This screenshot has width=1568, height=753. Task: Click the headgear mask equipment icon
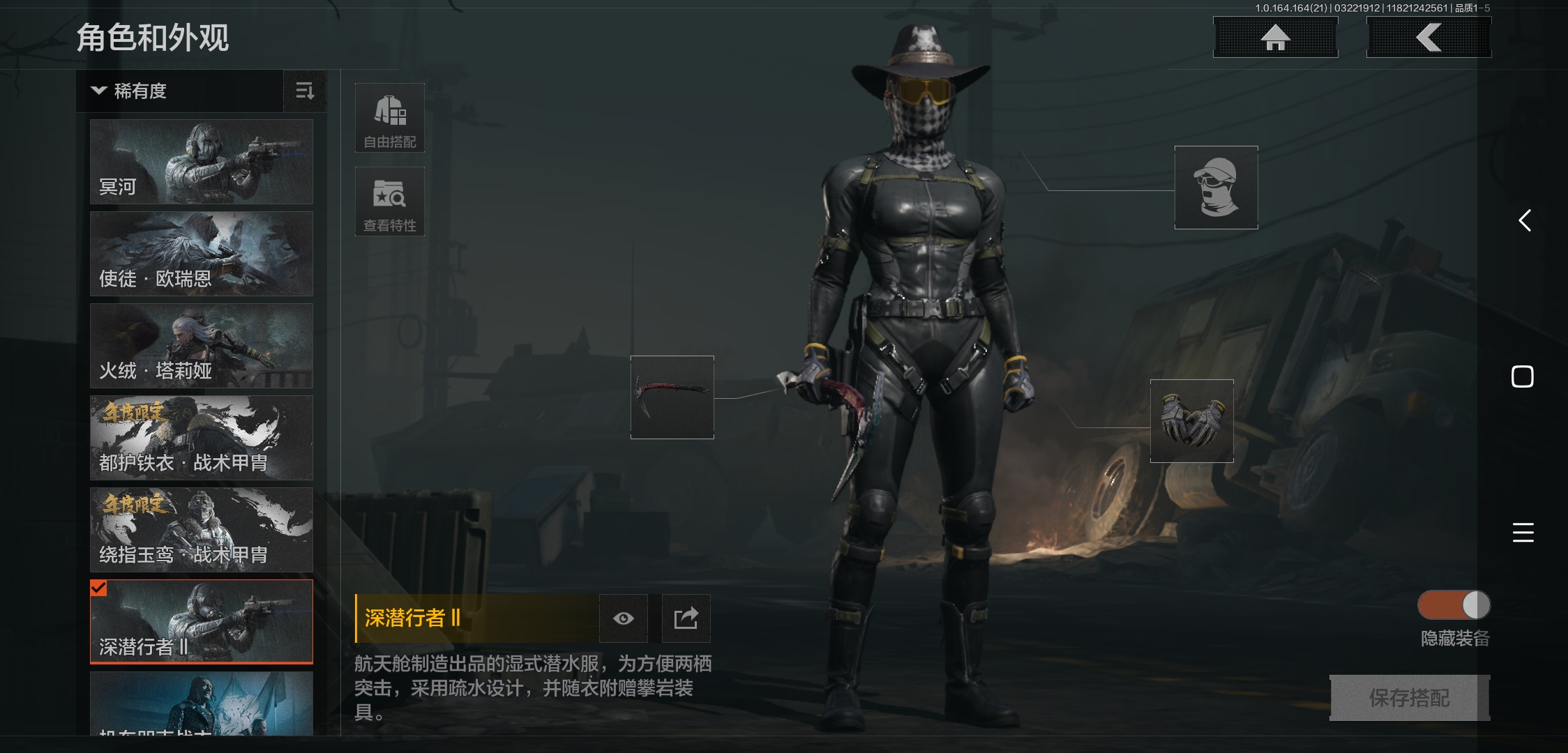pyautogui.click(x=1215, y=187)
